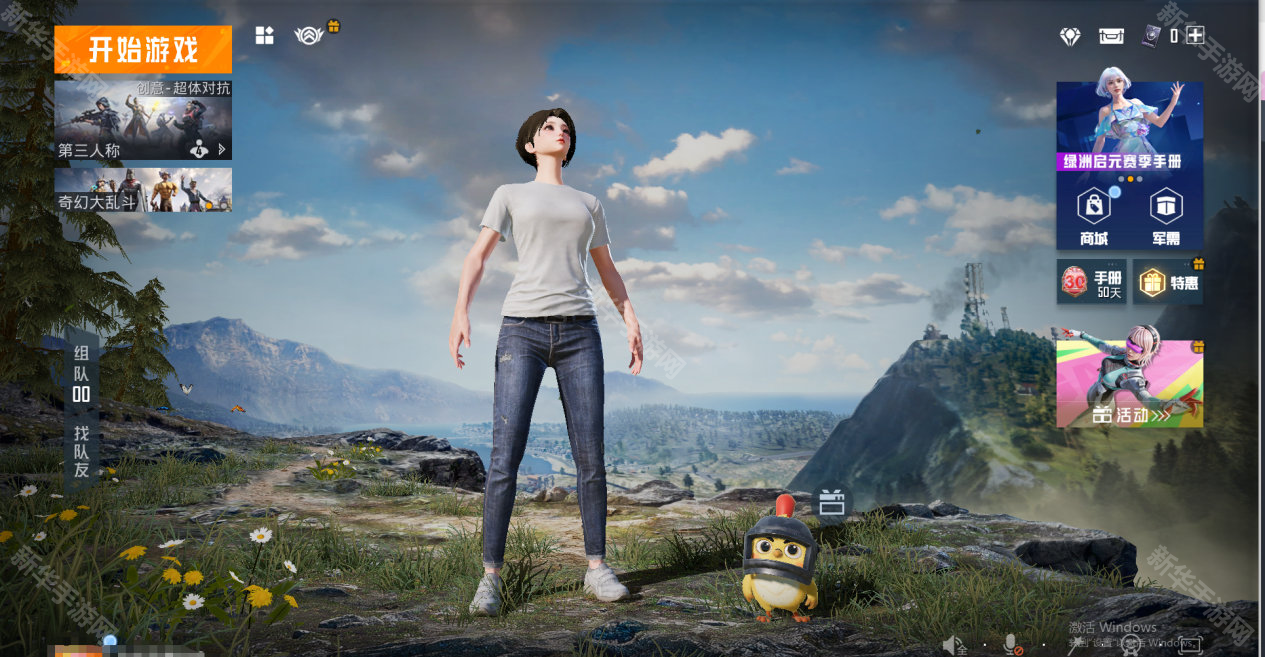Toggle the muted microphone icon
This screenshot has width=1265, height=657.
pyautogui.click(x=1012, y=645)
